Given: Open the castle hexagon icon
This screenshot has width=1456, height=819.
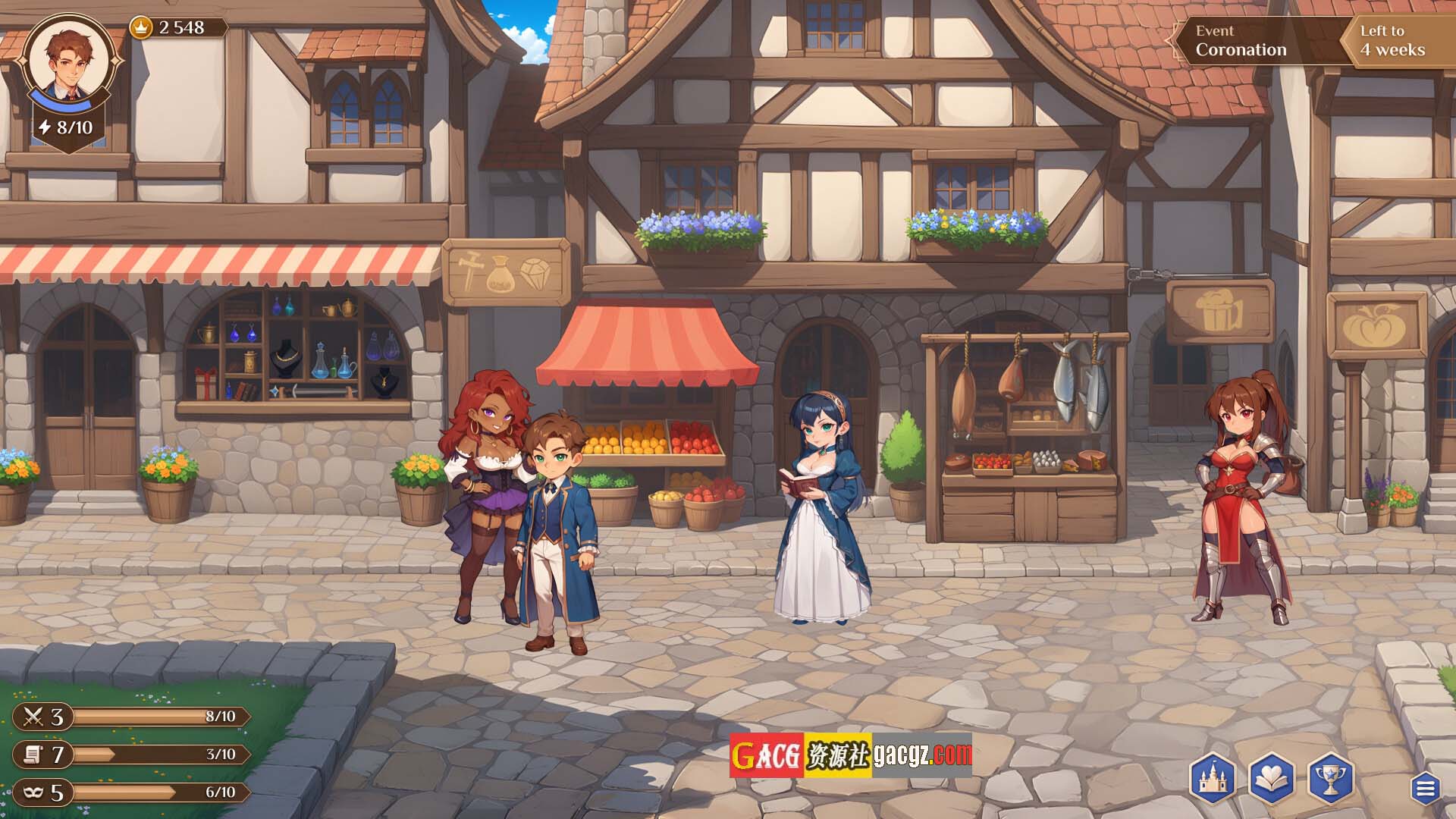Looking at the screenshot, I should pos(1212,779).
